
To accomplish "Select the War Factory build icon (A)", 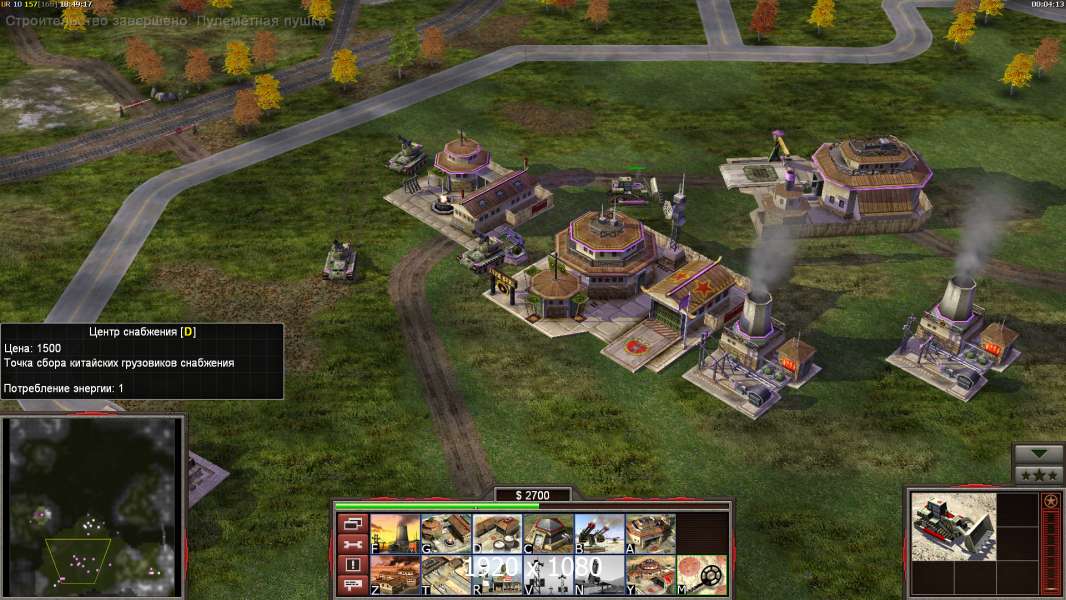I will [x=650, y=533].
